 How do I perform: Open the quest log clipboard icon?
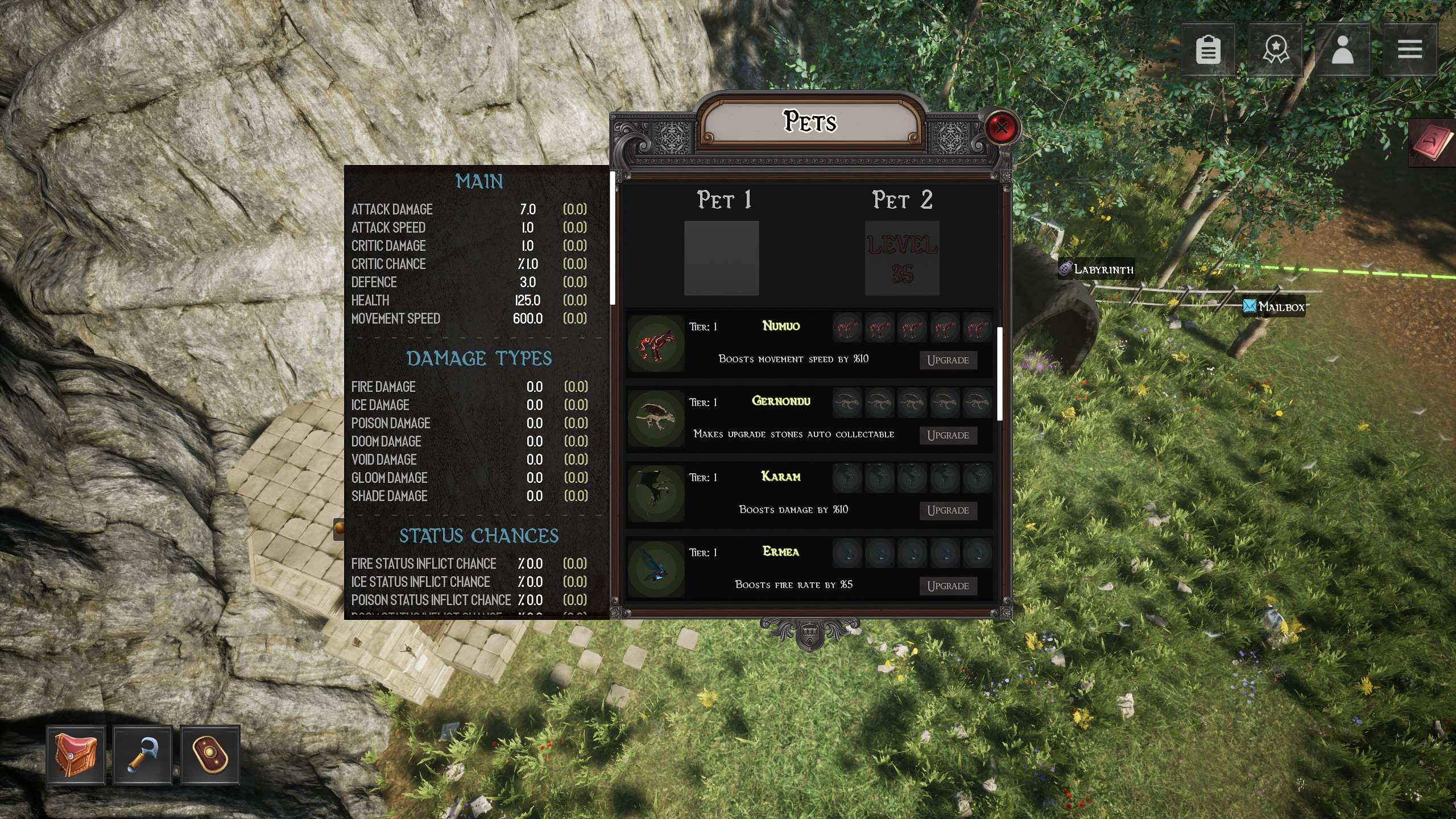point(1209,50)
